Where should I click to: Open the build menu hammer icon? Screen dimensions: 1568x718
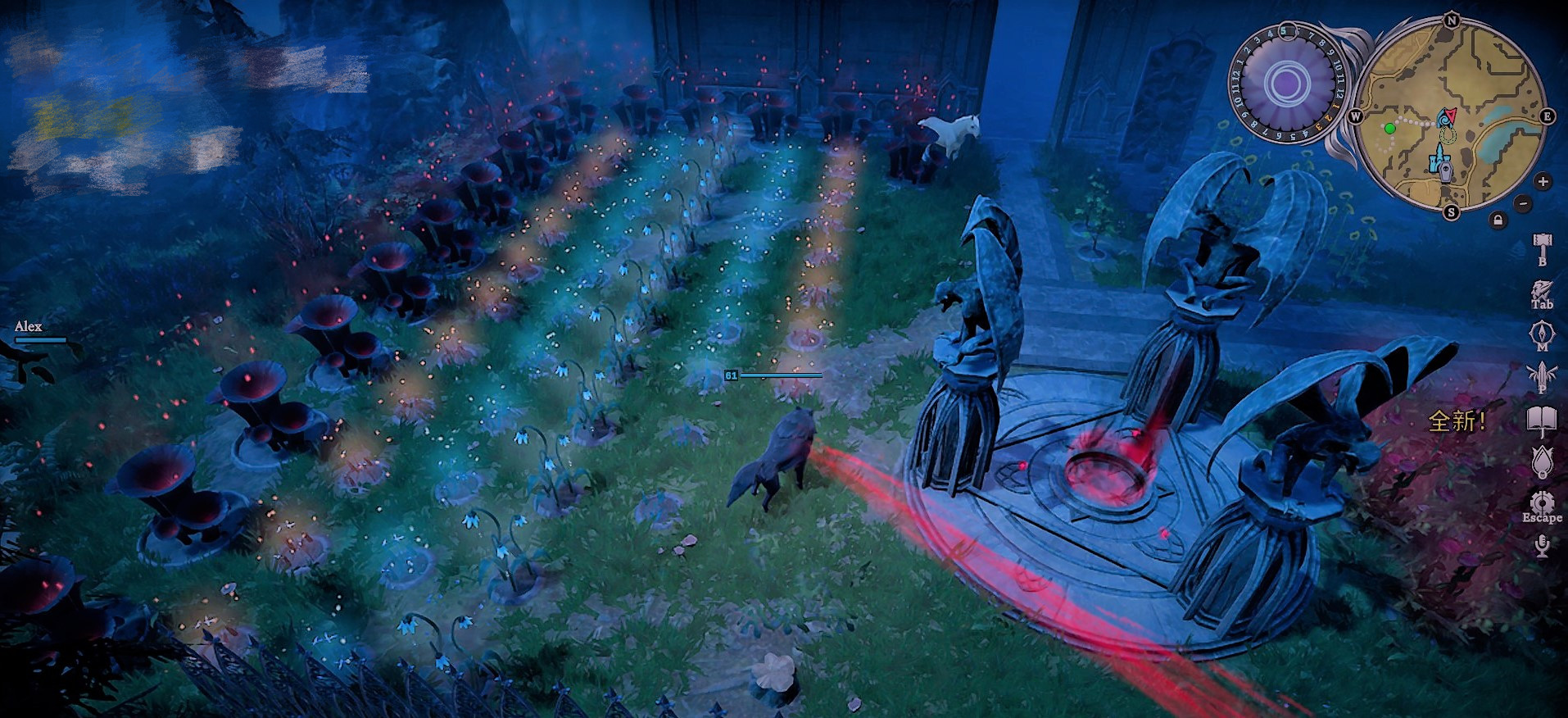(x=1542, y=245)
